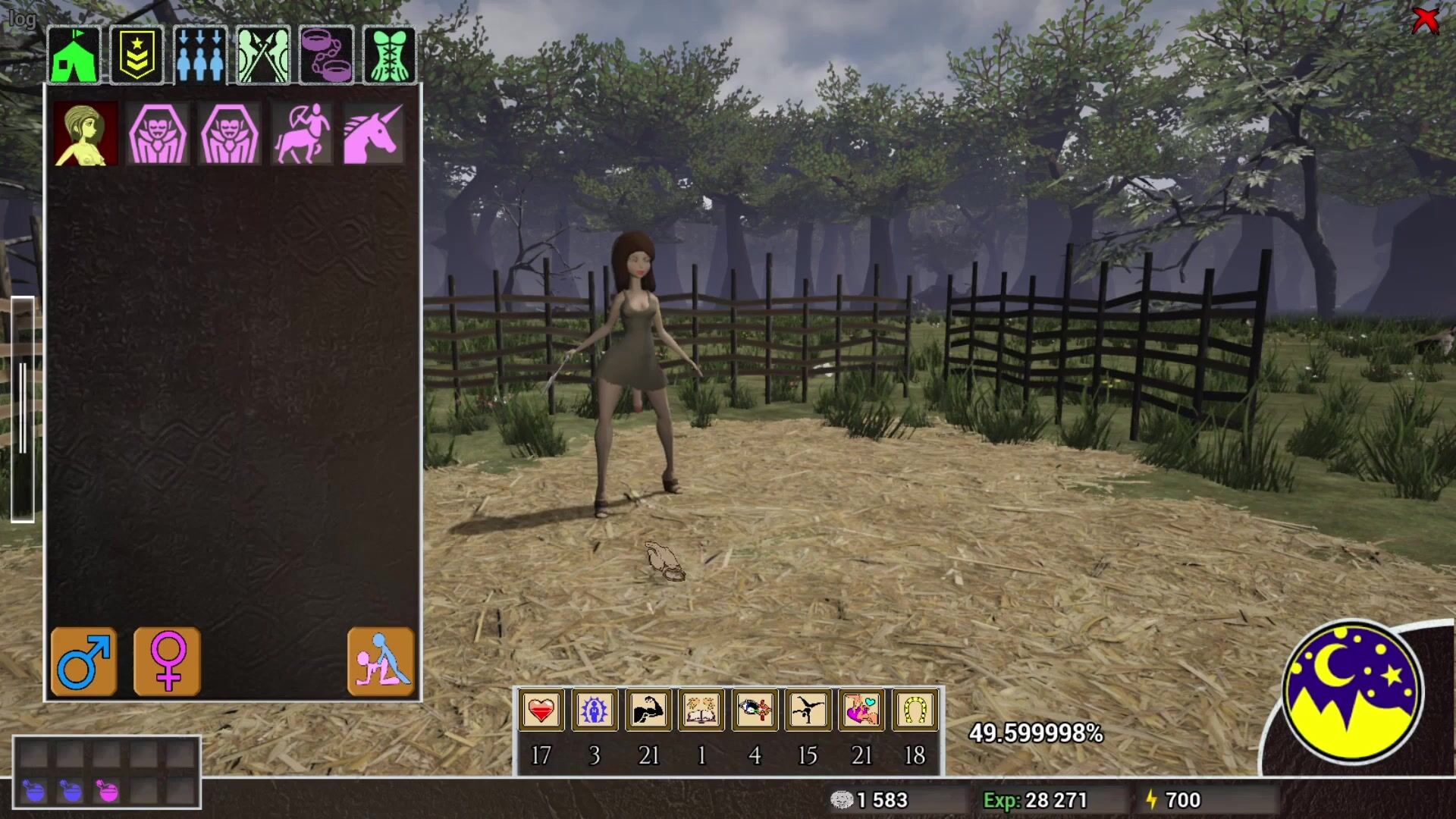Click the golden horseshoe stat icon
The width and height of the screenshot is (1456, 819).
click(915, 711)
